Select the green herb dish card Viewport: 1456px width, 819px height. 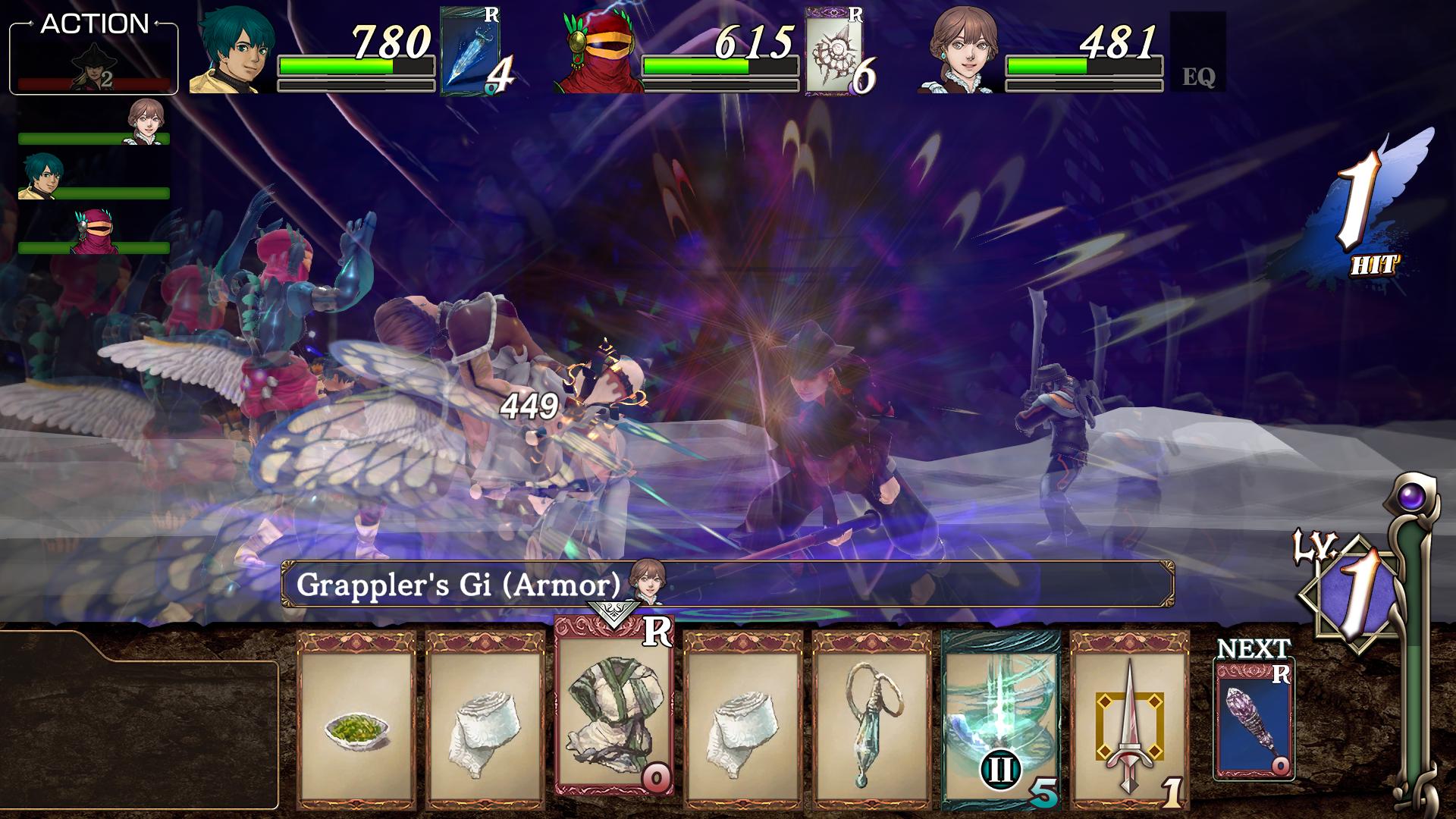[x=356, y=720]
